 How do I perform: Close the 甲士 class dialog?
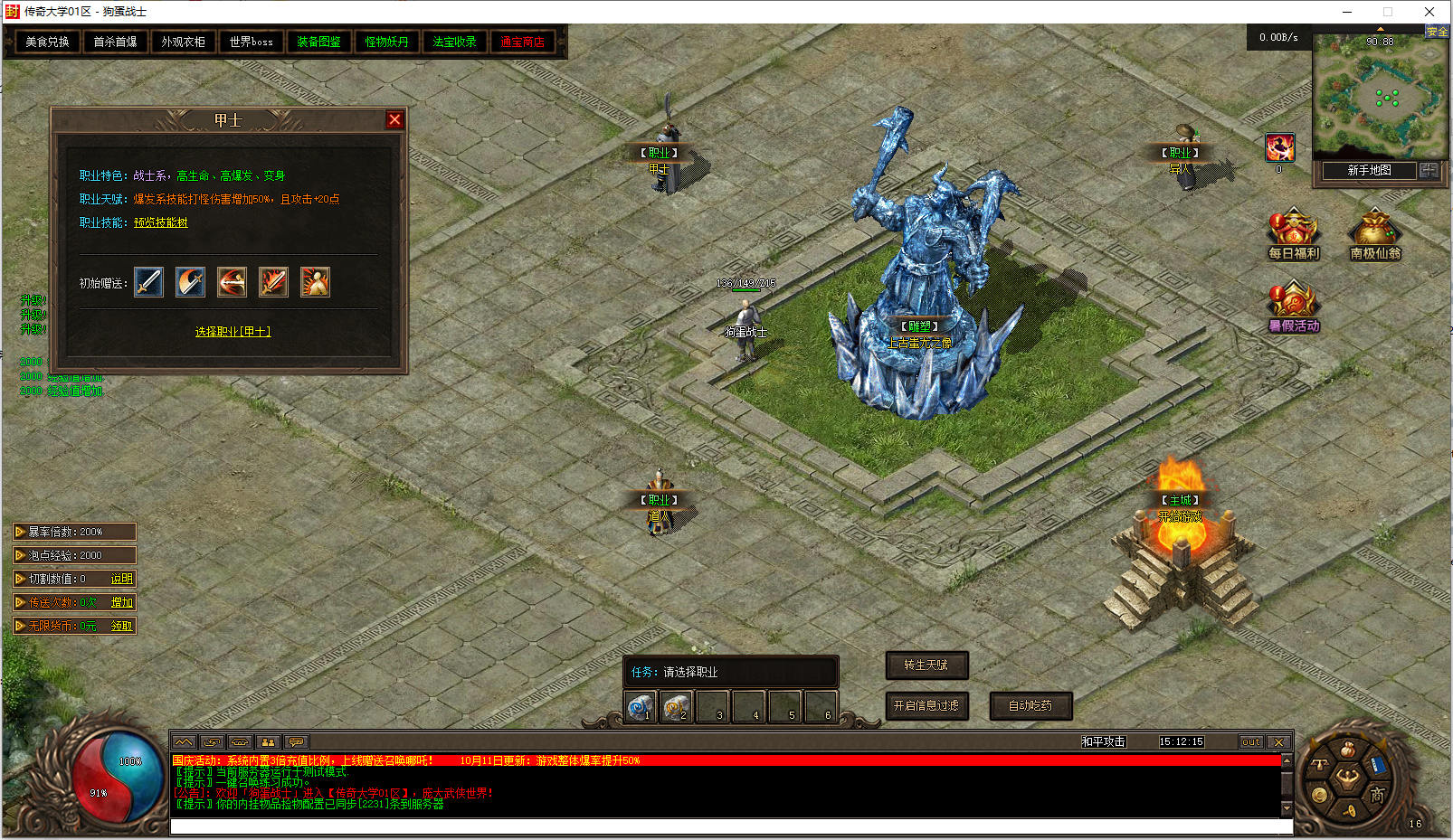point(394,119)
